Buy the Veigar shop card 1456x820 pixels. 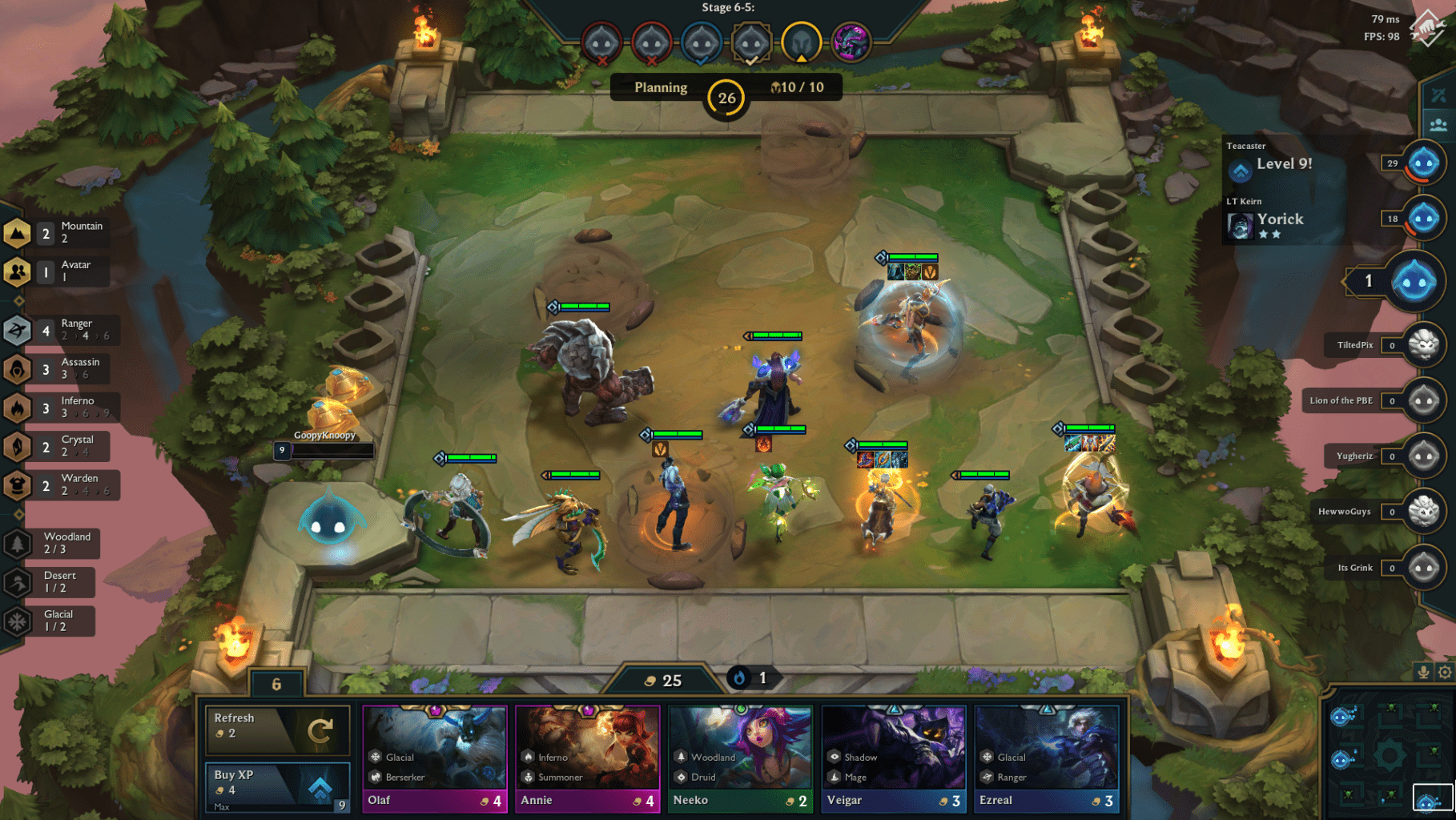tap(894, 758)
